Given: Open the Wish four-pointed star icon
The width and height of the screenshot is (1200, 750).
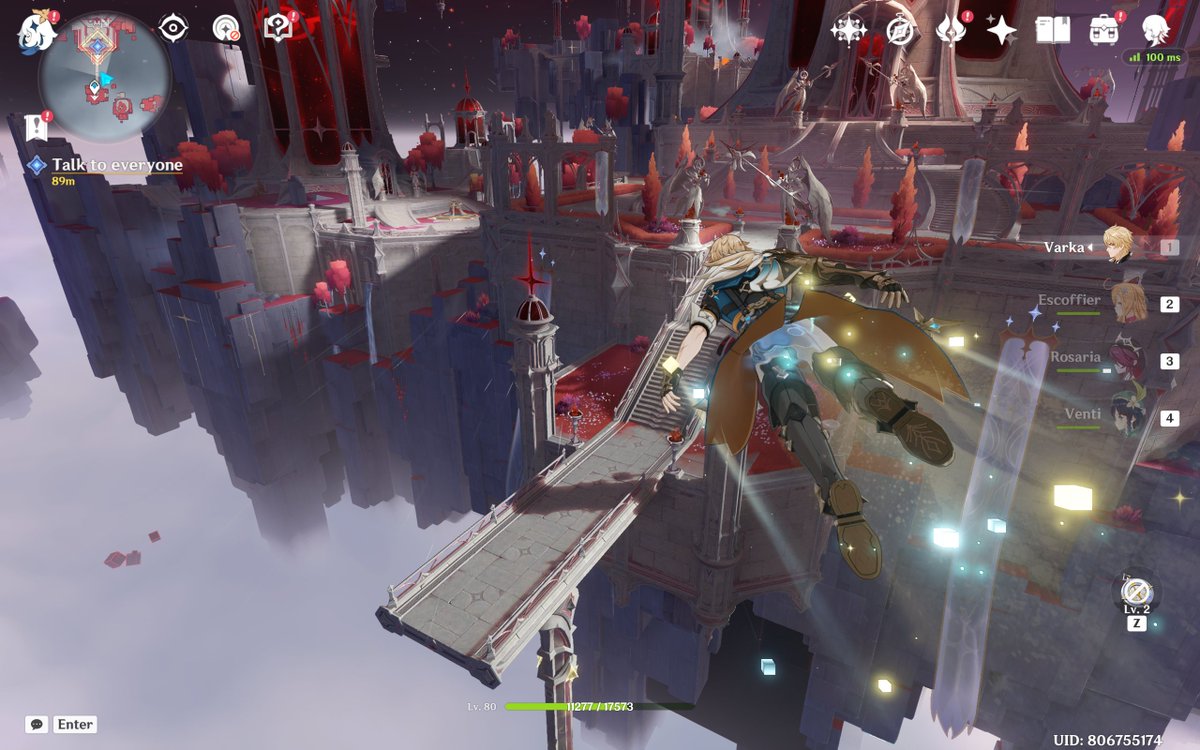Looking at the screenshot, I should (1001, 30).
